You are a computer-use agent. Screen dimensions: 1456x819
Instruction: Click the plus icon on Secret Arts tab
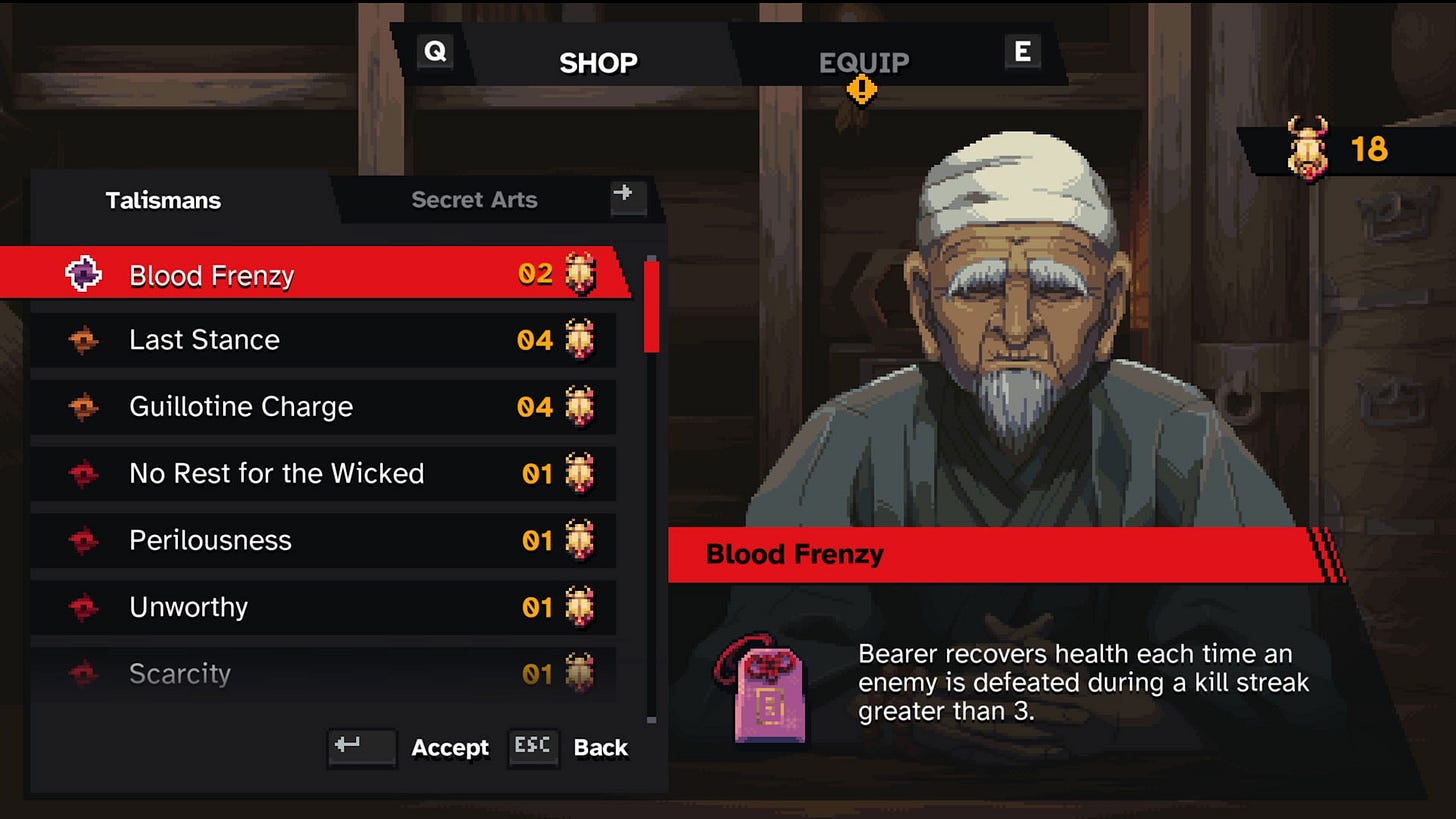point(627,197)
